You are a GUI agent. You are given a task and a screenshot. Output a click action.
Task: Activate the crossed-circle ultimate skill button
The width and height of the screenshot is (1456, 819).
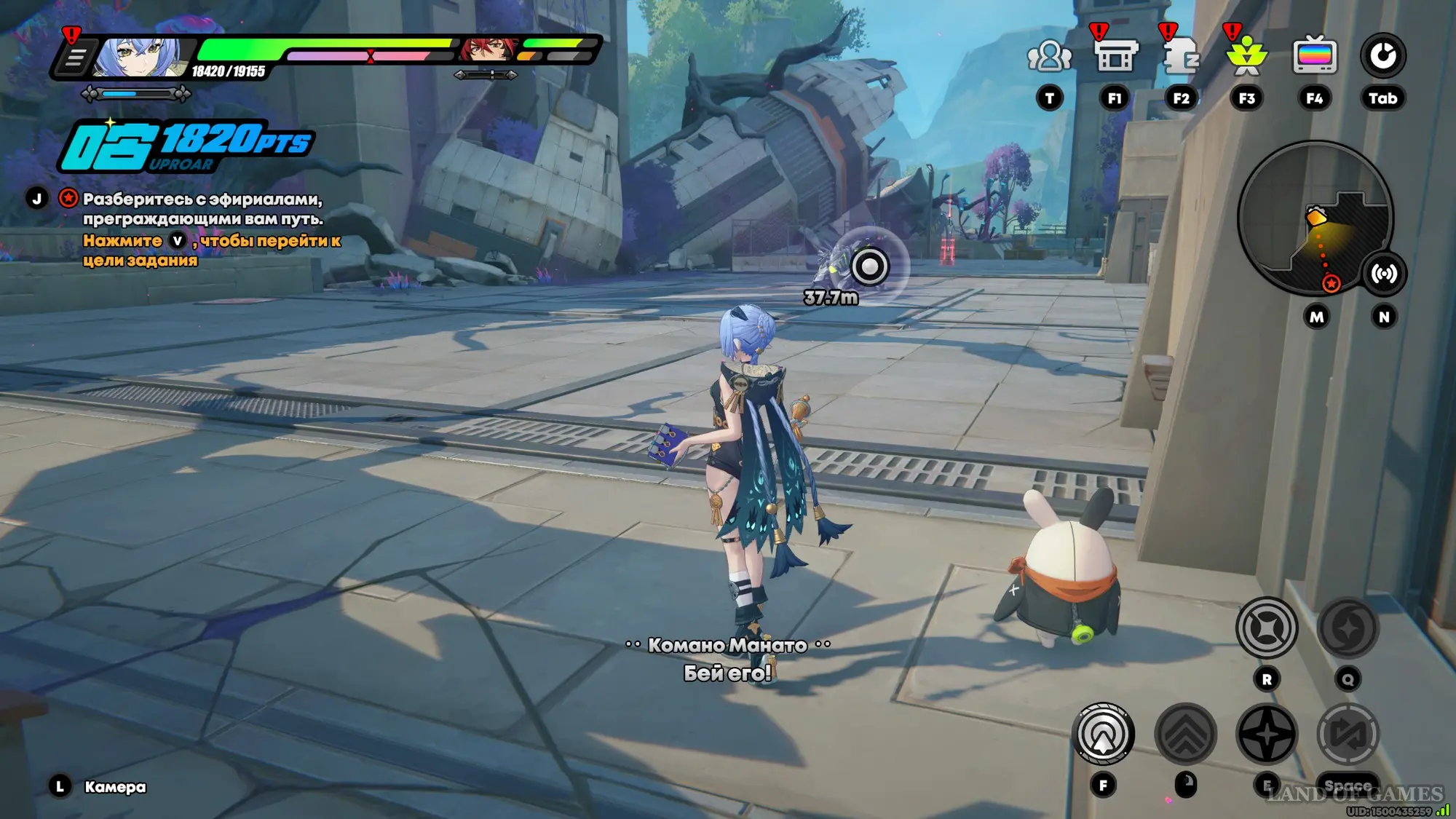(1267, 628)
